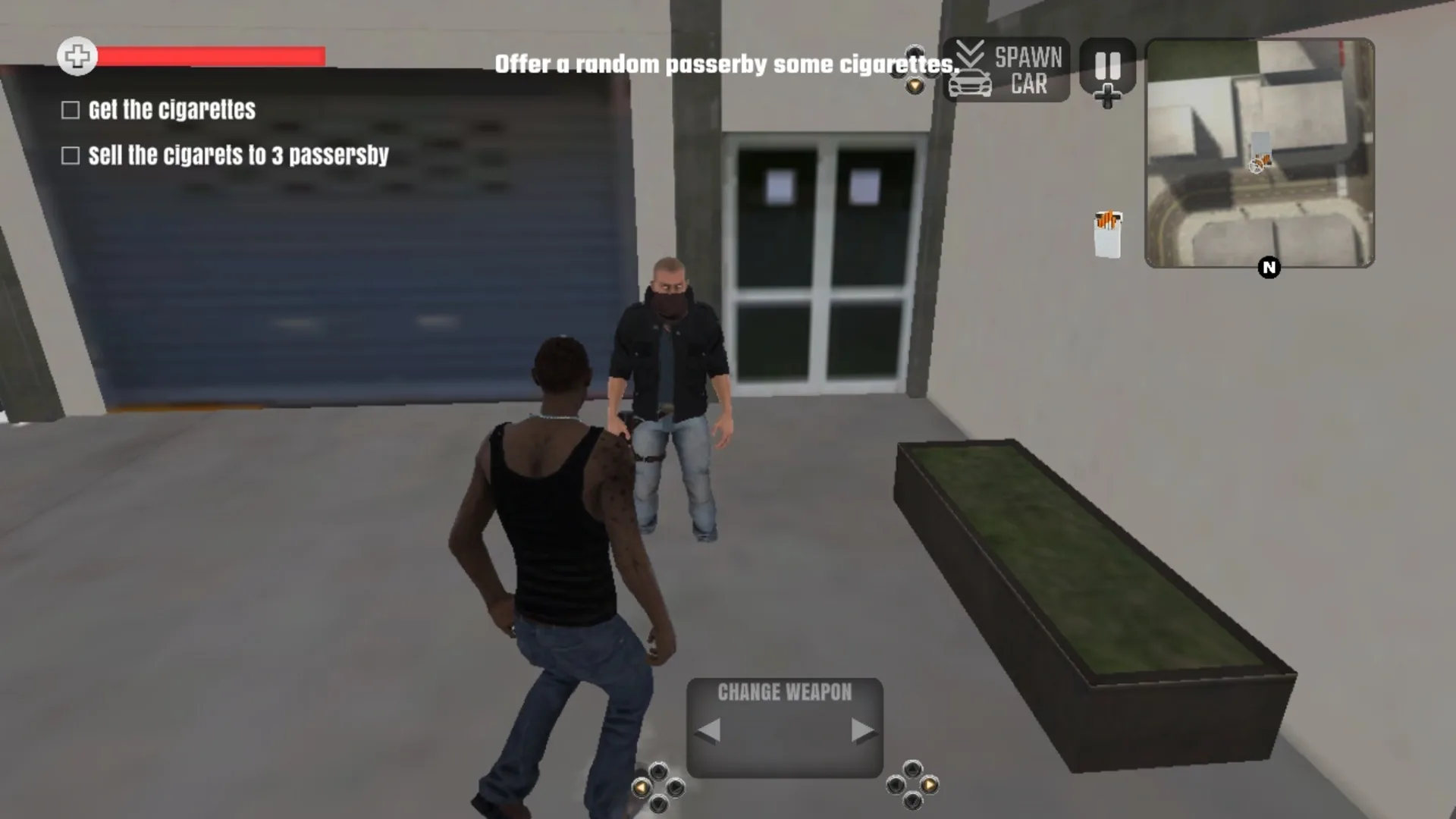Select the Change Weapon panel label
The height and width of the screenshot is (819, 1456).
[x=786, y=692]
